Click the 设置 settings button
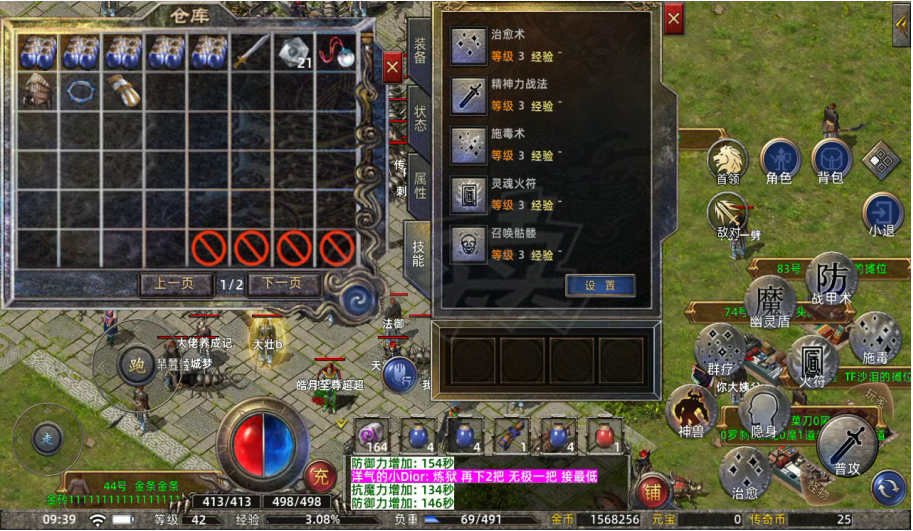This screenshot has height=531, width=913. click(600, 285)
